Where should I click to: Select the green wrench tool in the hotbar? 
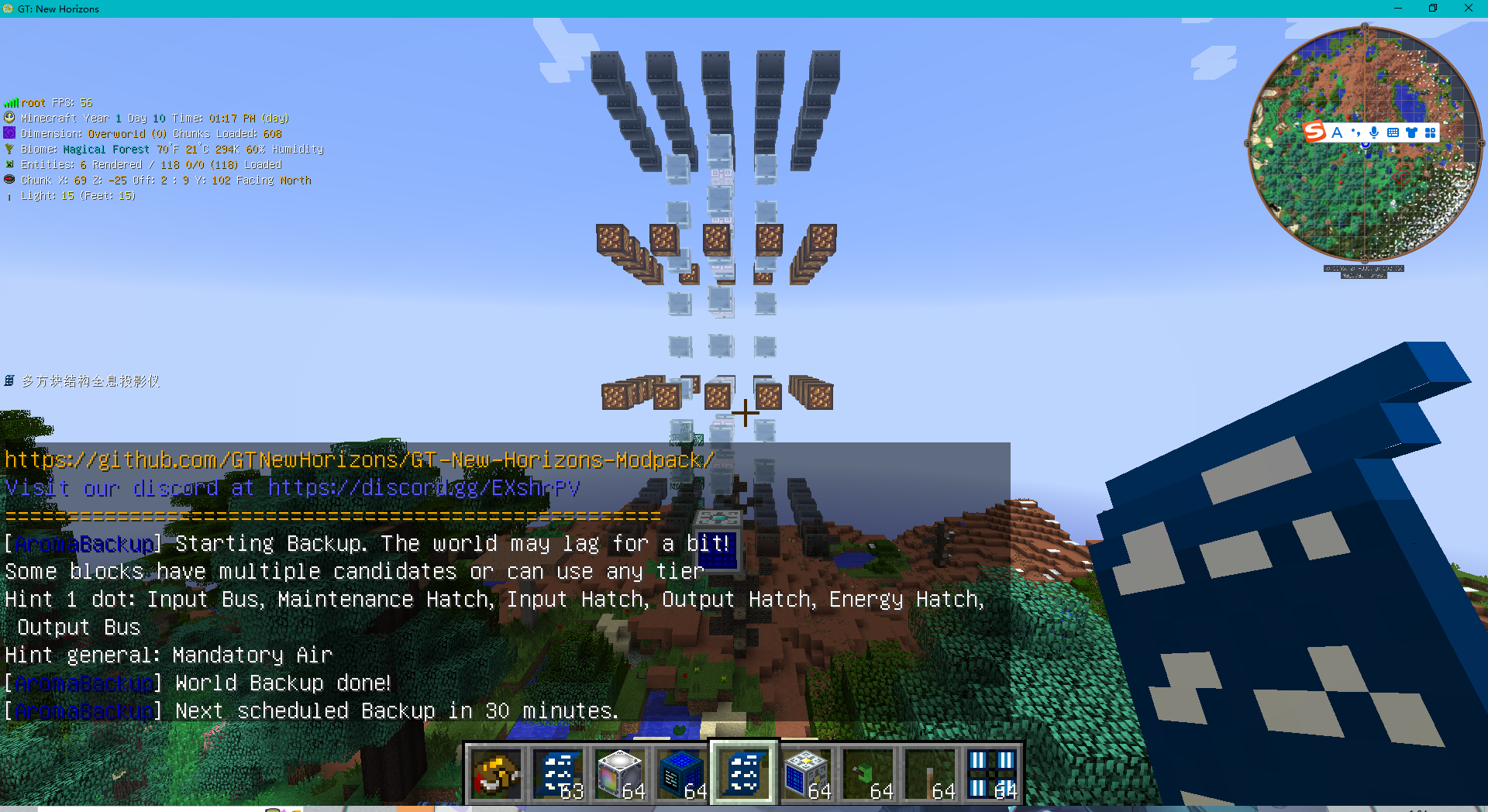(x=868, y=773)
